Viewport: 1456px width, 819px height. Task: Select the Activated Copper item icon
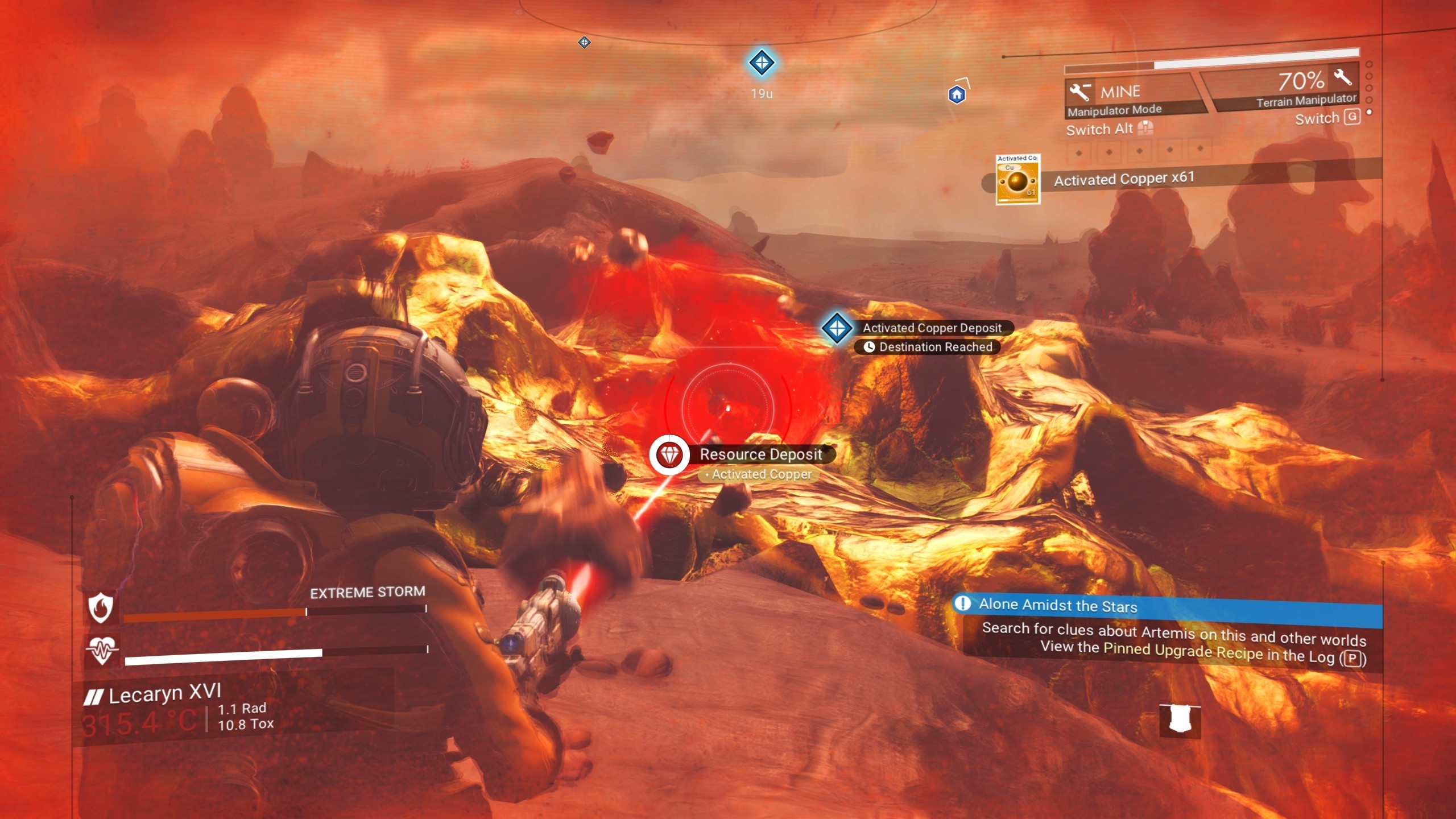point(1017,180)
